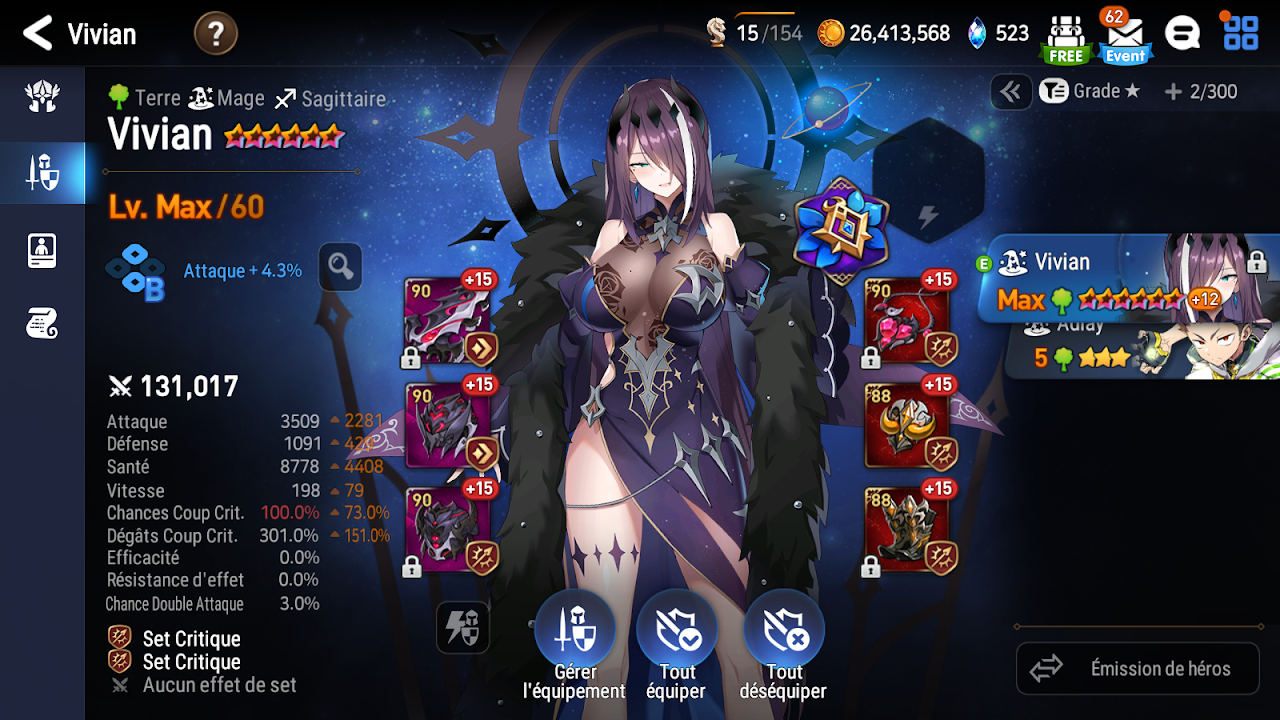Open the hero portrait profile tab

click(x=42, y=250)
